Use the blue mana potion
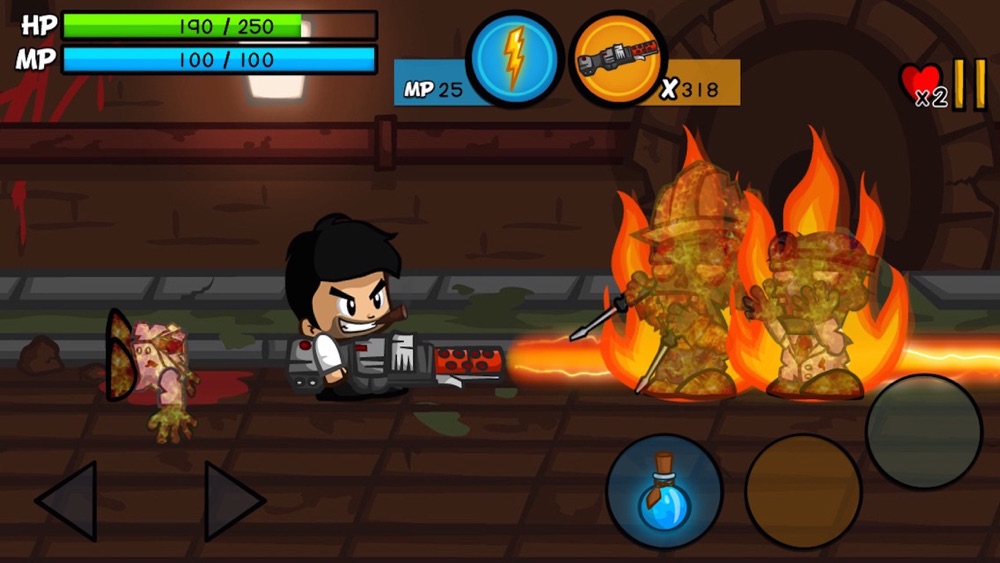This screenshot has height=563, width=1000. [x=664, y=491]
